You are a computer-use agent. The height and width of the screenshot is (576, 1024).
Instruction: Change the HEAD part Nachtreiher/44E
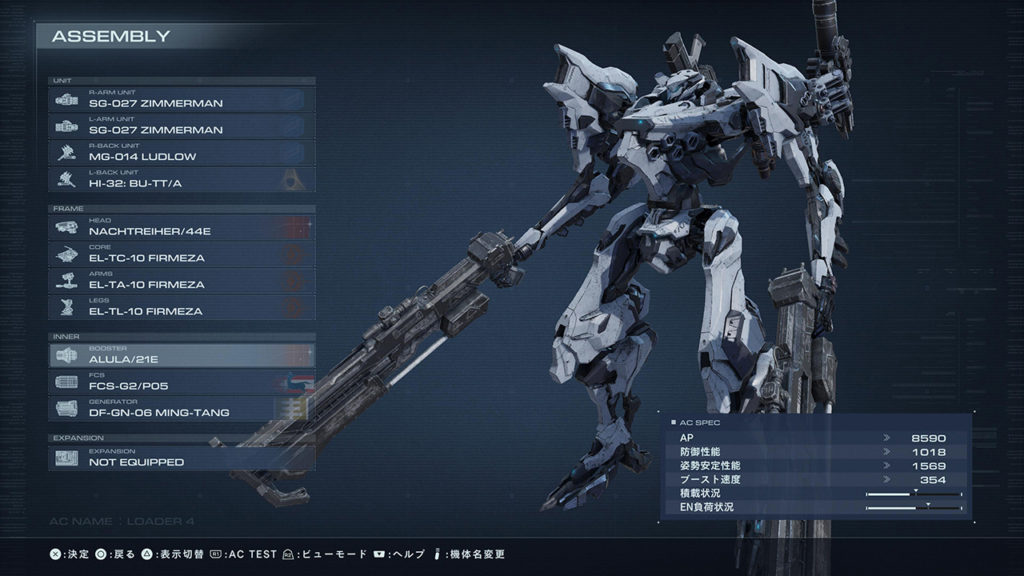pos(181,227)
